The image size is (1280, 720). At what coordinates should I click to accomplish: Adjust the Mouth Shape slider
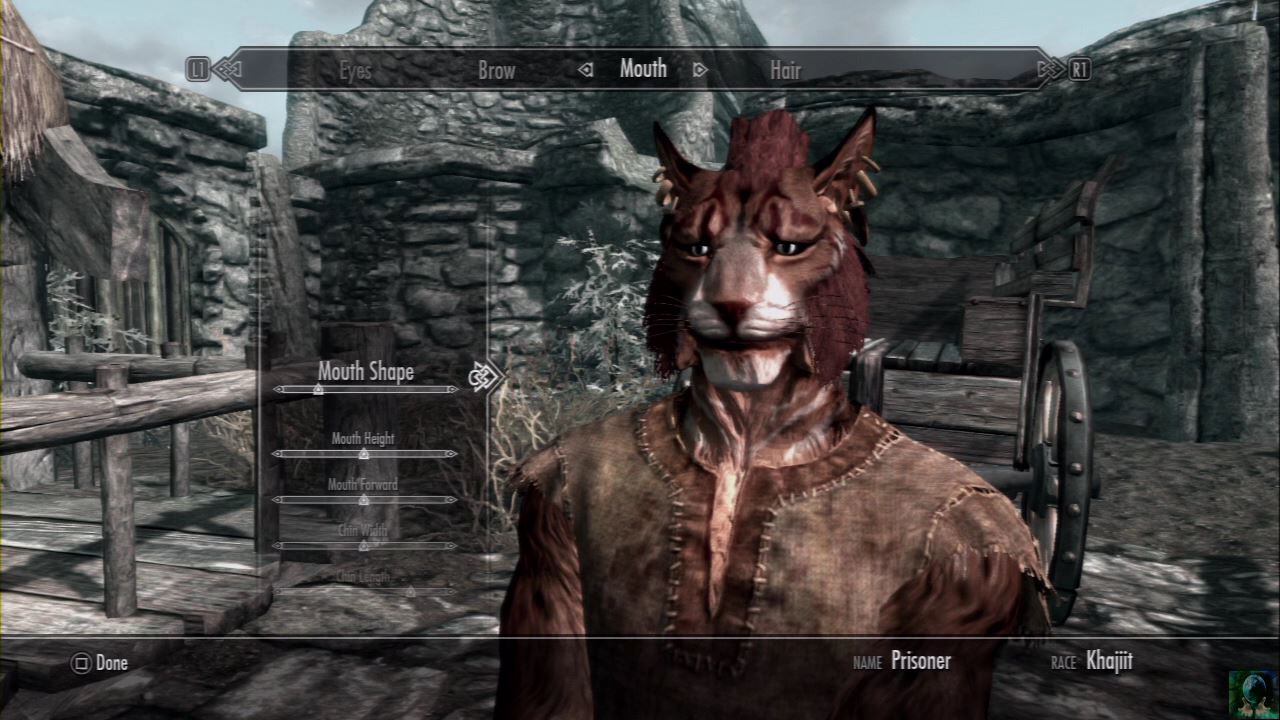click(365, 389)
